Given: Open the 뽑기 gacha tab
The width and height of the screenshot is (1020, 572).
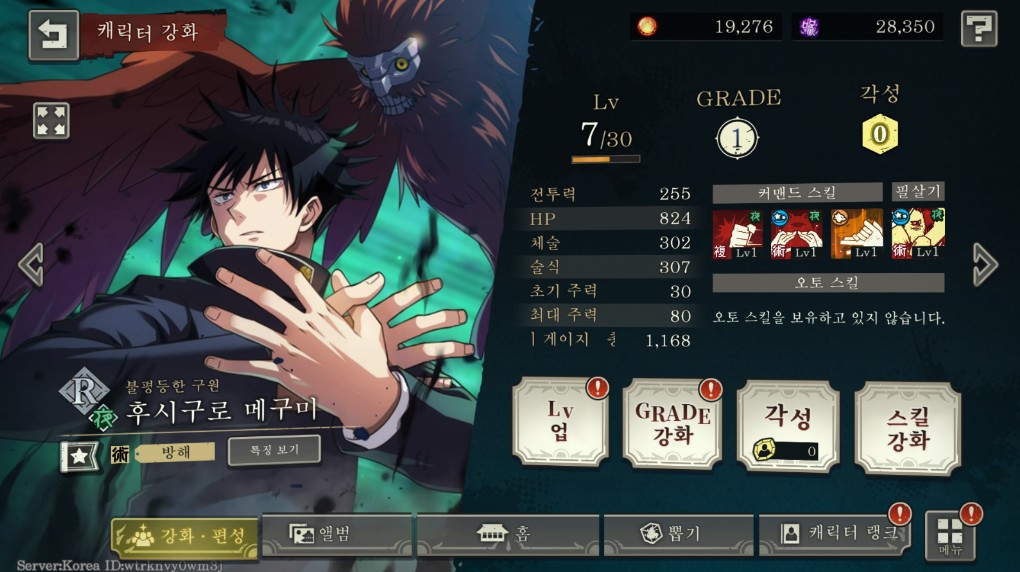Looking at the screenshot, I should point(679,534).
